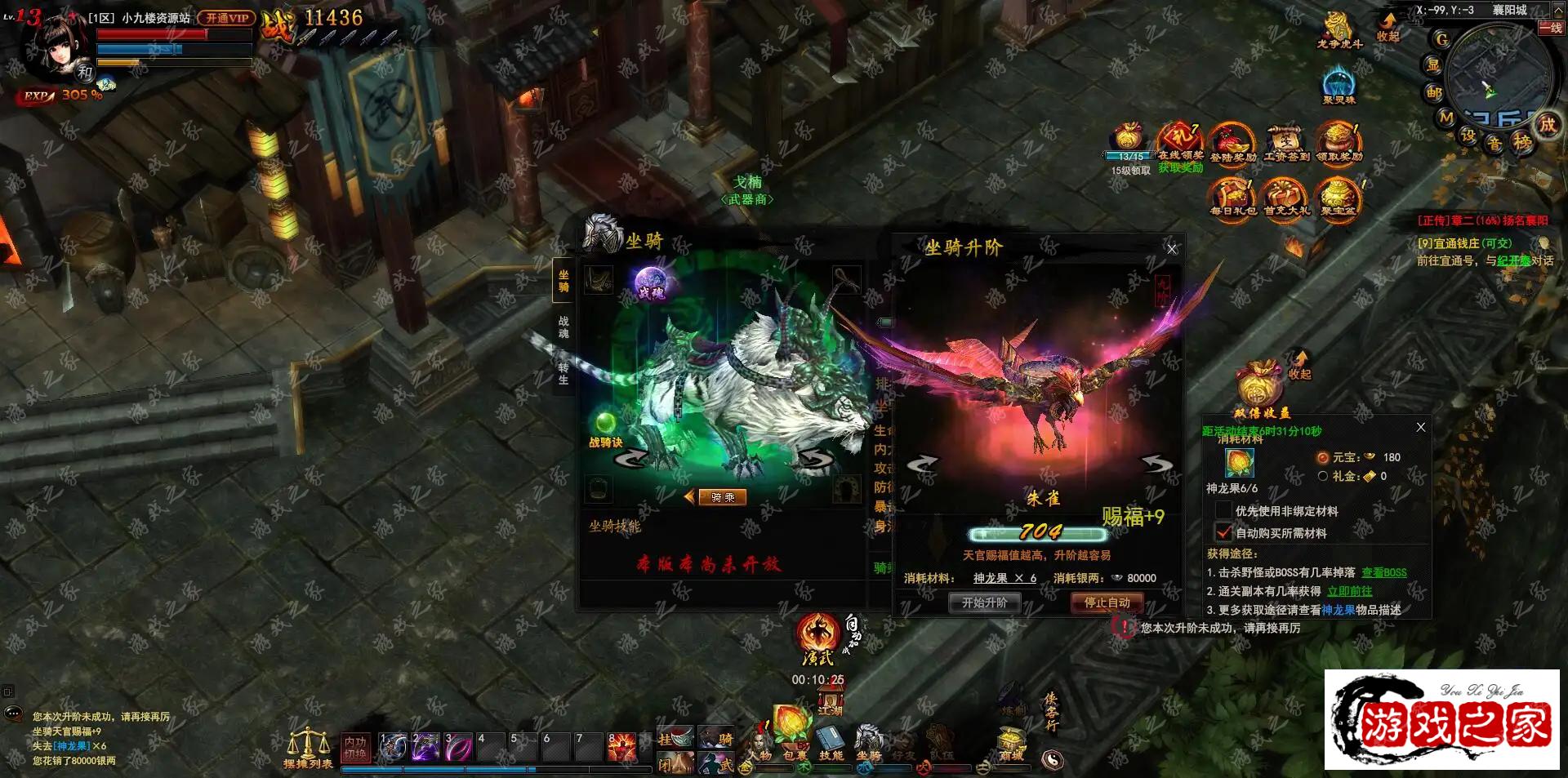The image size is (1568, 778).
Task: Open the 查看BOSS link
Action: 1383,572
